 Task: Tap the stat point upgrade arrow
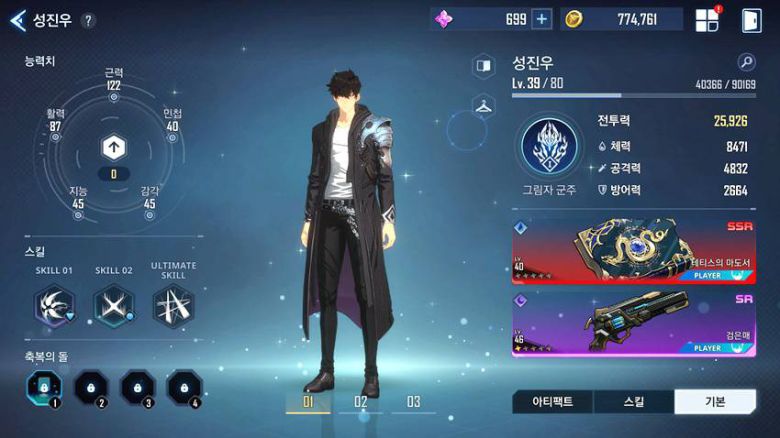[113, 149]
